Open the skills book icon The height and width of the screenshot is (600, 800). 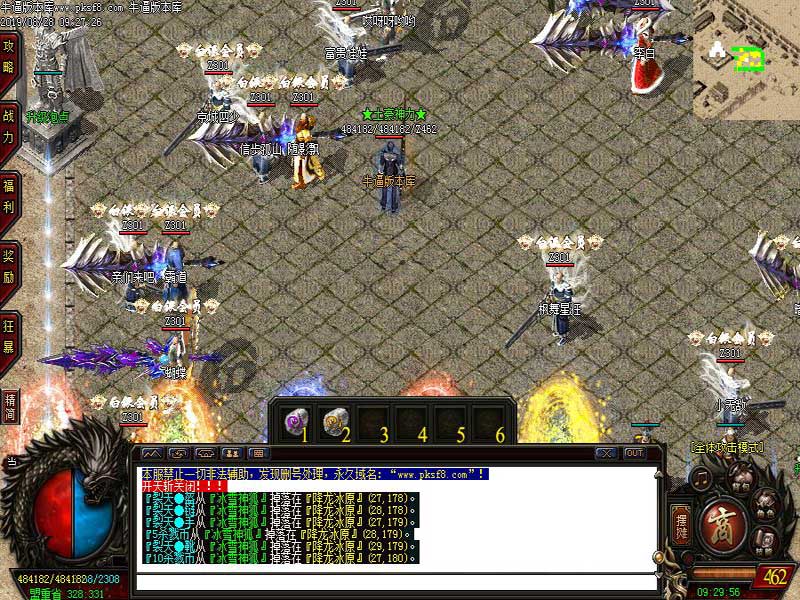tap(765, 541)
